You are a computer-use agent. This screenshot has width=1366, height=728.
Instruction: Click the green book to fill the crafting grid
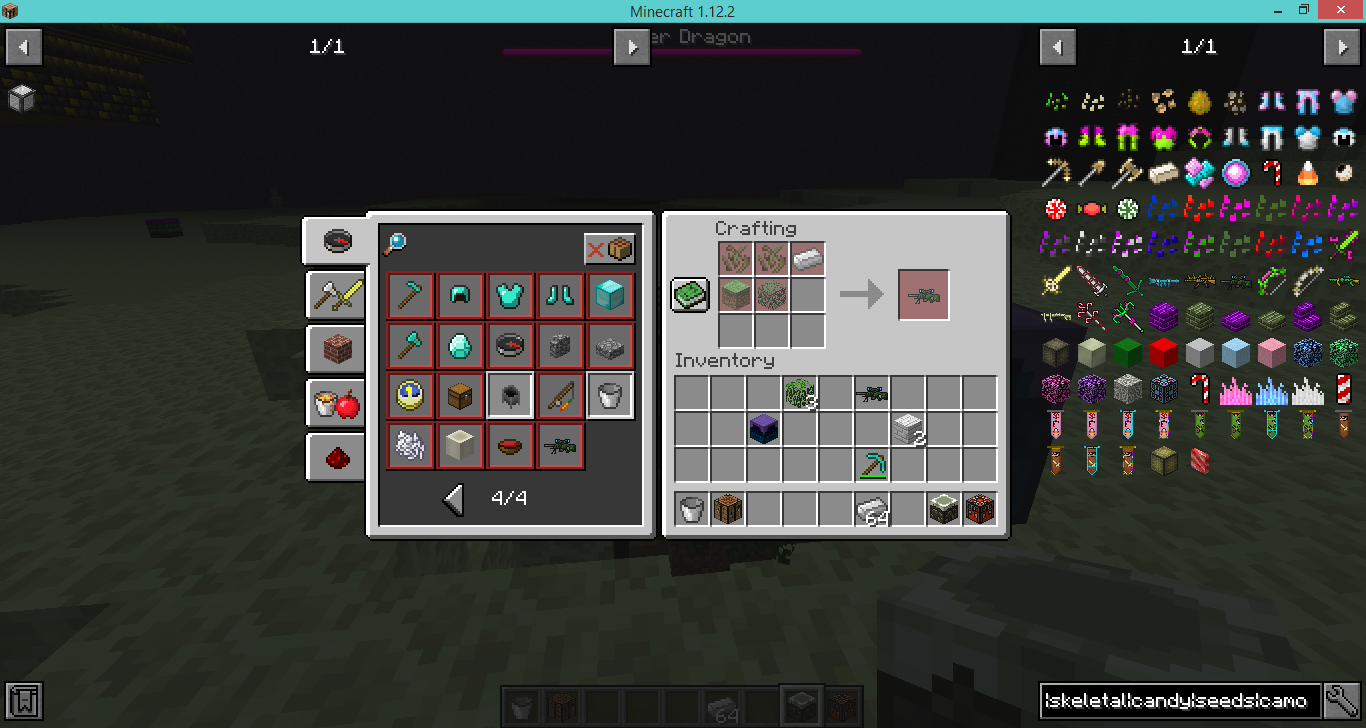[x=689, y=294]
